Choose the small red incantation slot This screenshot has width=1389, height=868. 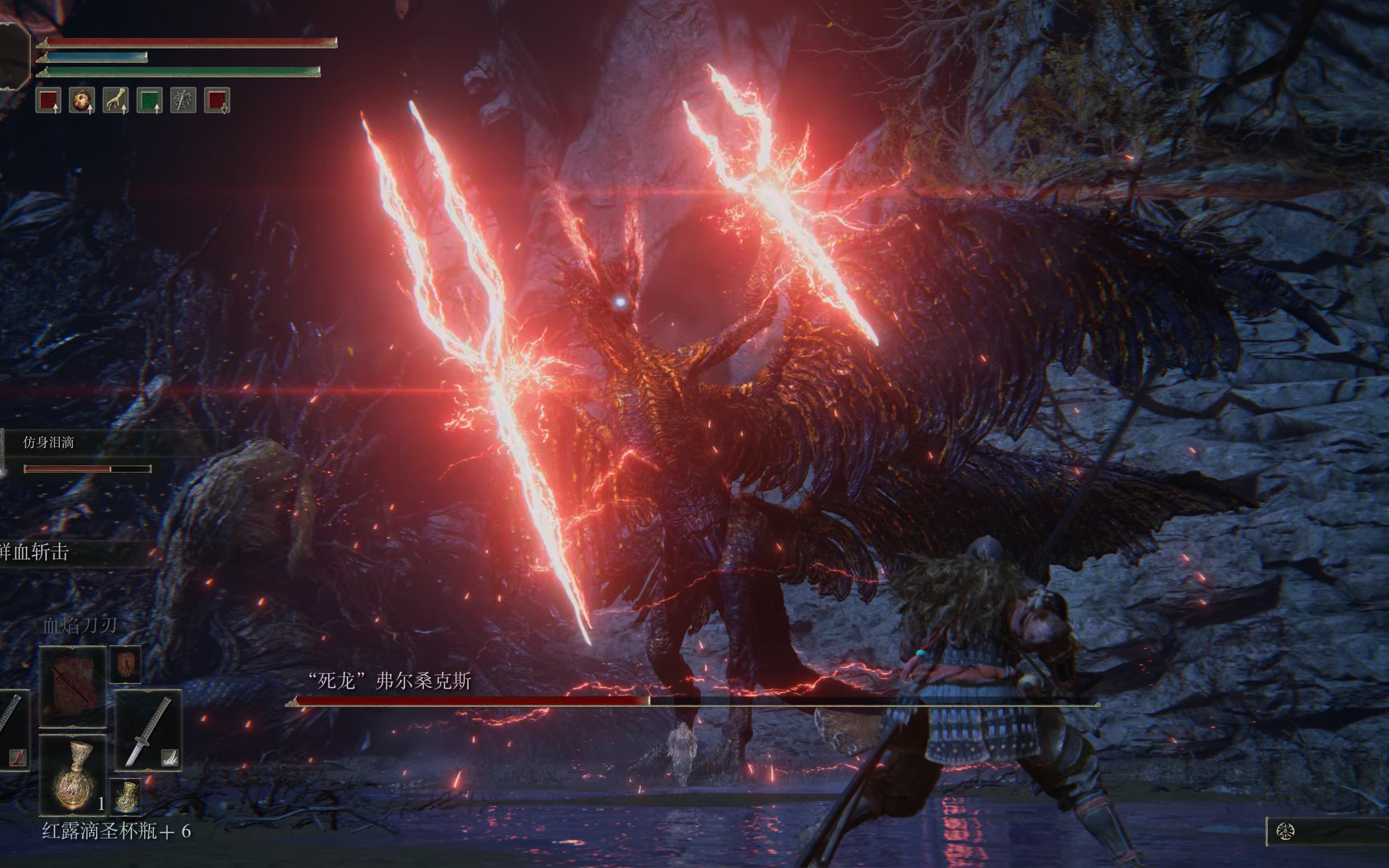[x=125, y=664]
